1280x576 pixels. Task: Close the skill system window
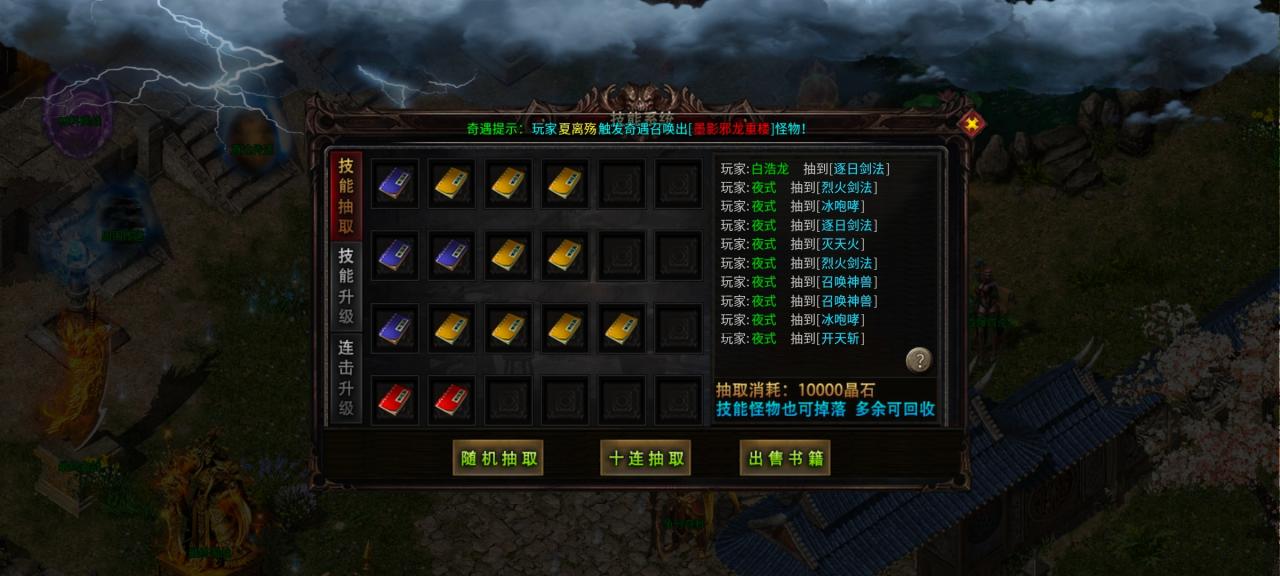971,124
